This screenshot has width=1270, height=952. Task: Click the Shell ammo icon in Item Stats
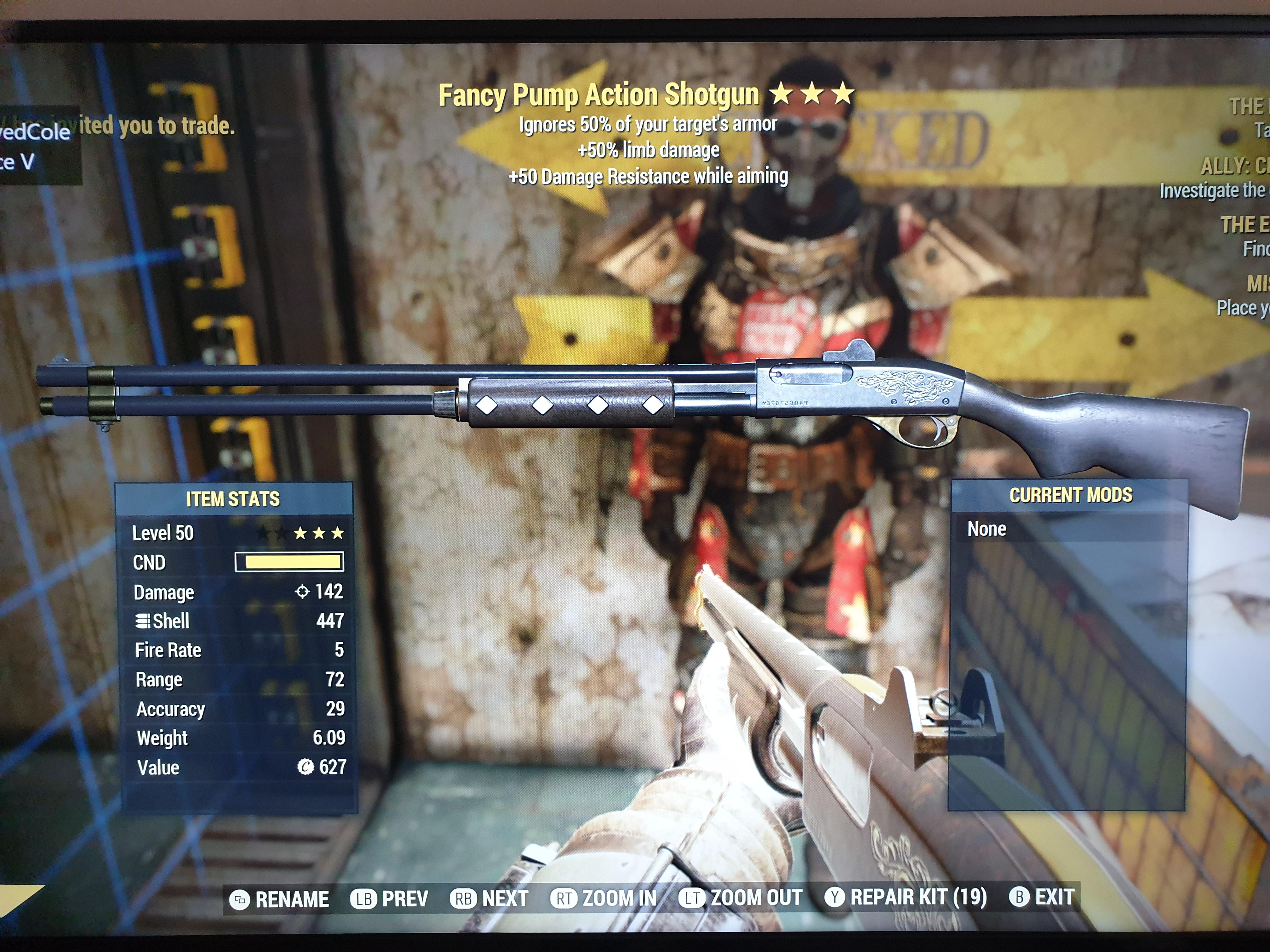144,621
